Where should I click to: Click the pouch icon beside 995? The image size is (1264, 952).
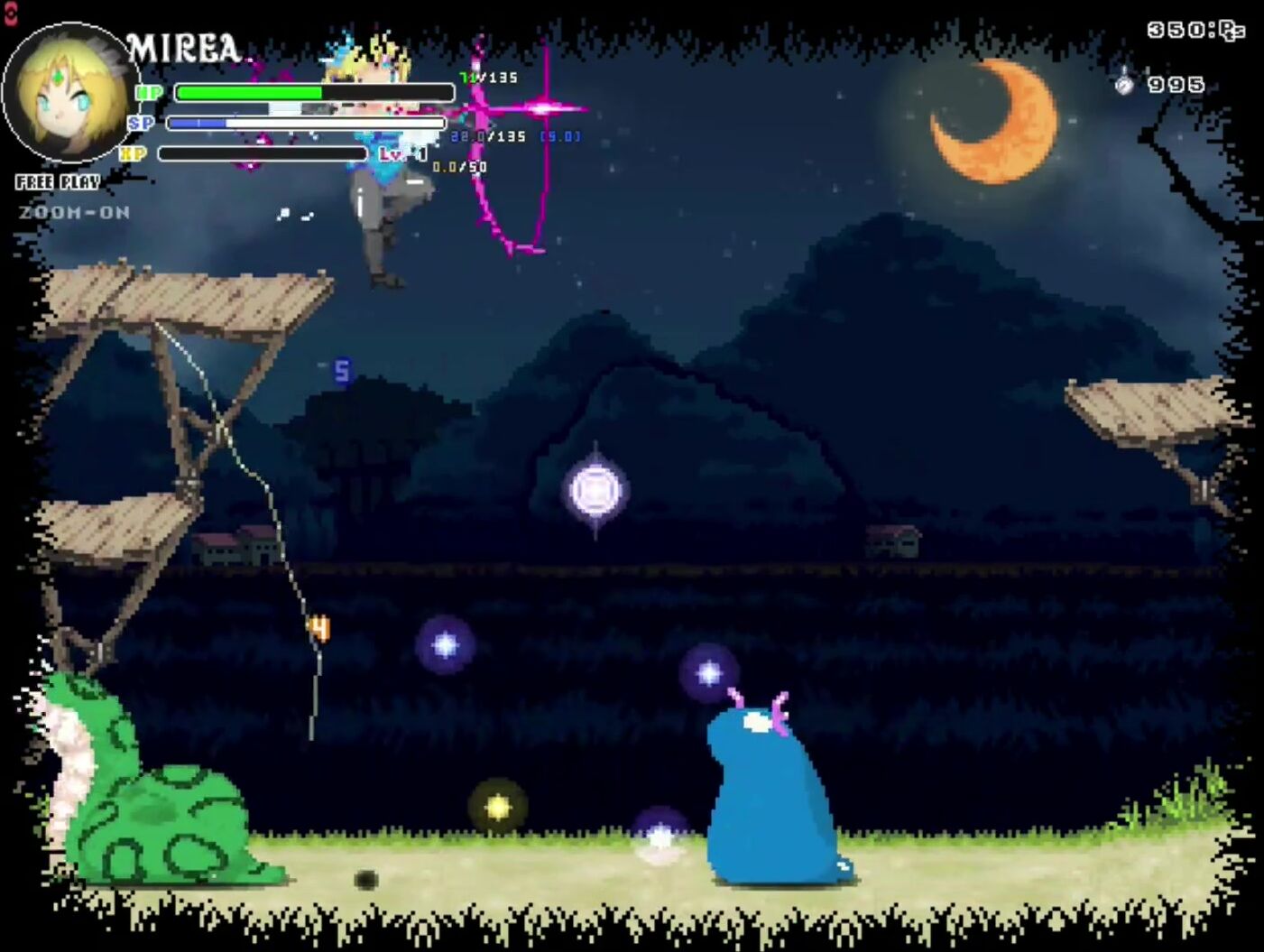tap(1124, 84)
